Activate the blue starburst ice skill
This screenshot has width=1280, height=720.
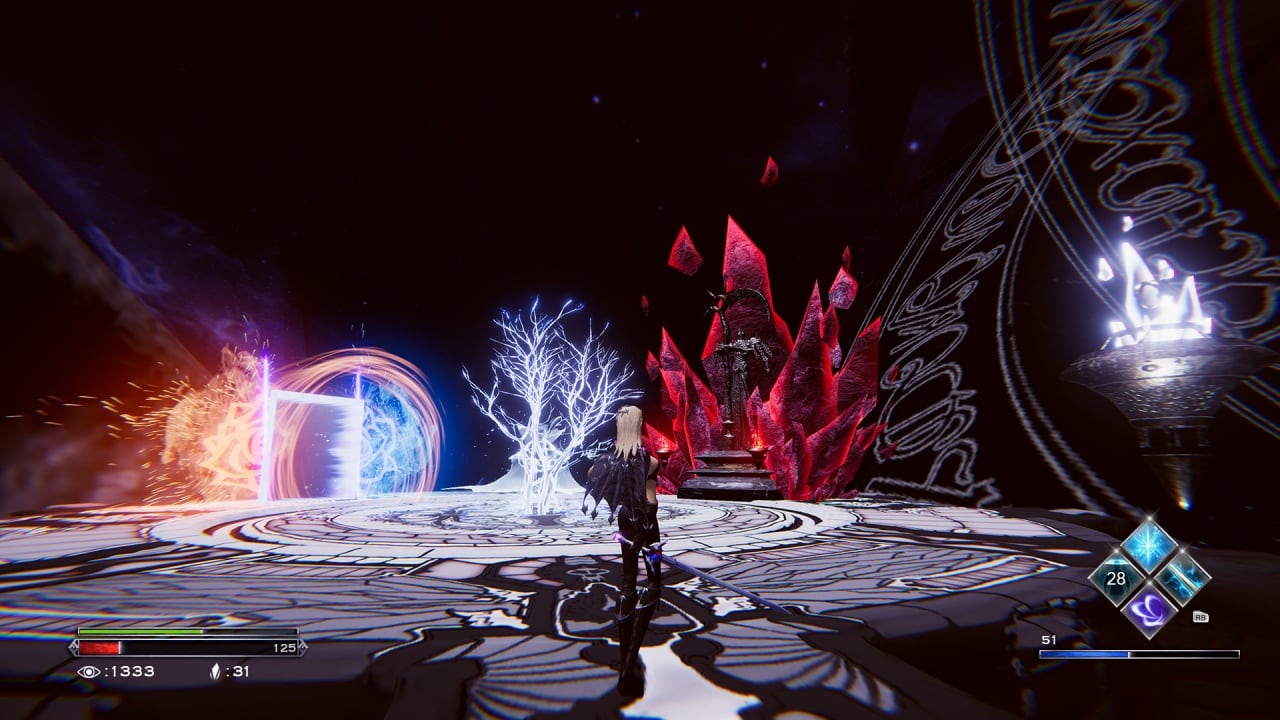point(1149,546)
